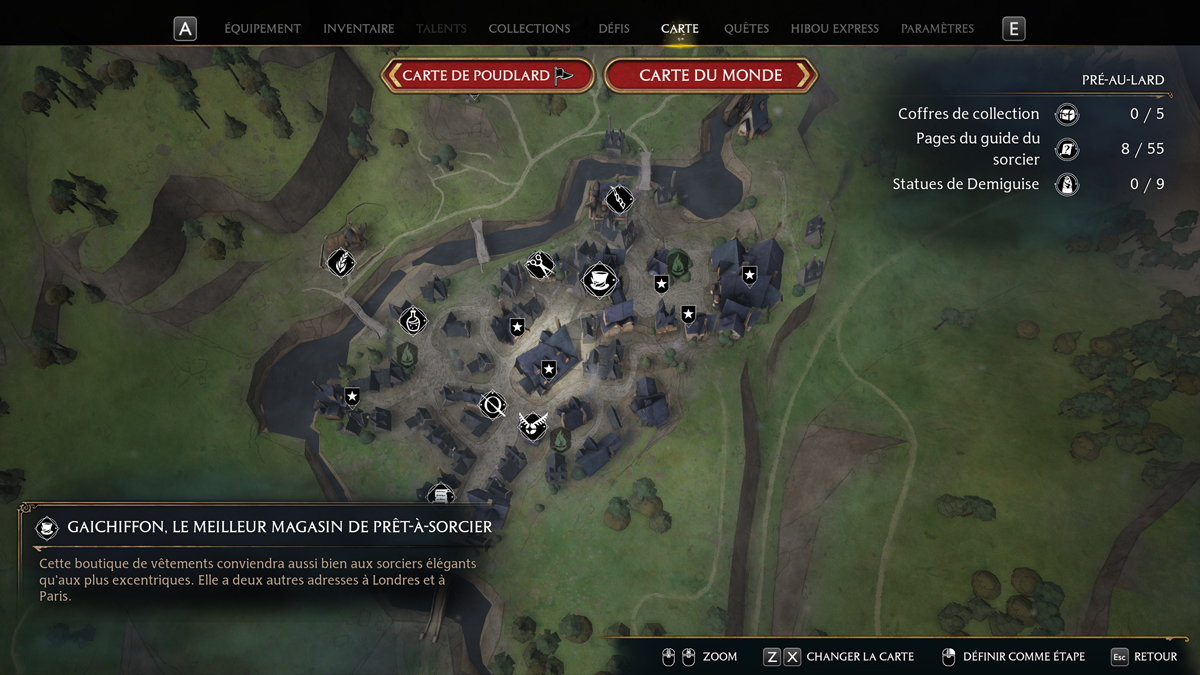The height and width of the screenshot is (675, 1200).
Task: Select the leaf seed shop marker
Action: coord(341,263)
